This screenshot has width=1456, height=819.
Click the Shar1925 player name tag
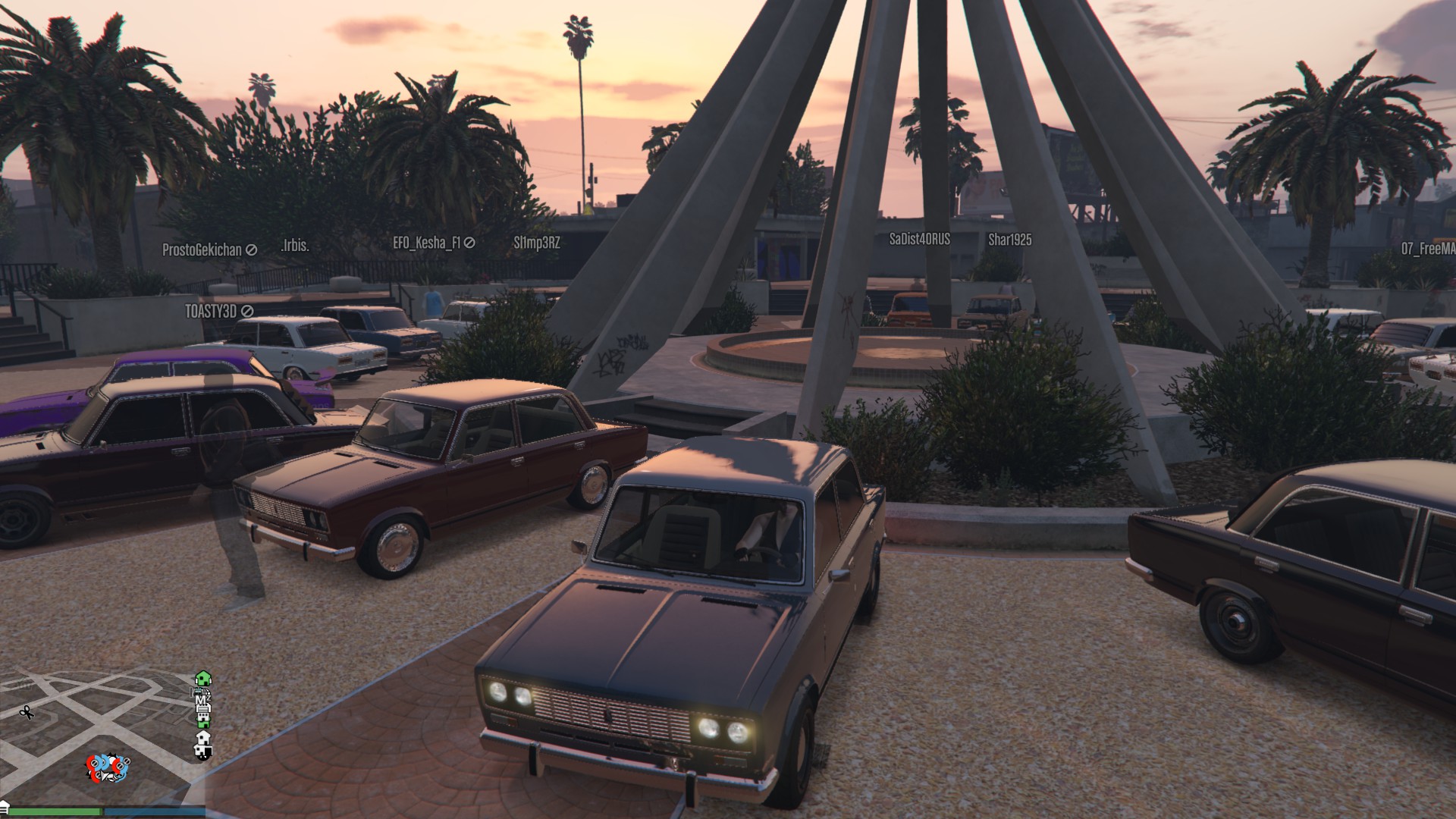click(1009, 240)
